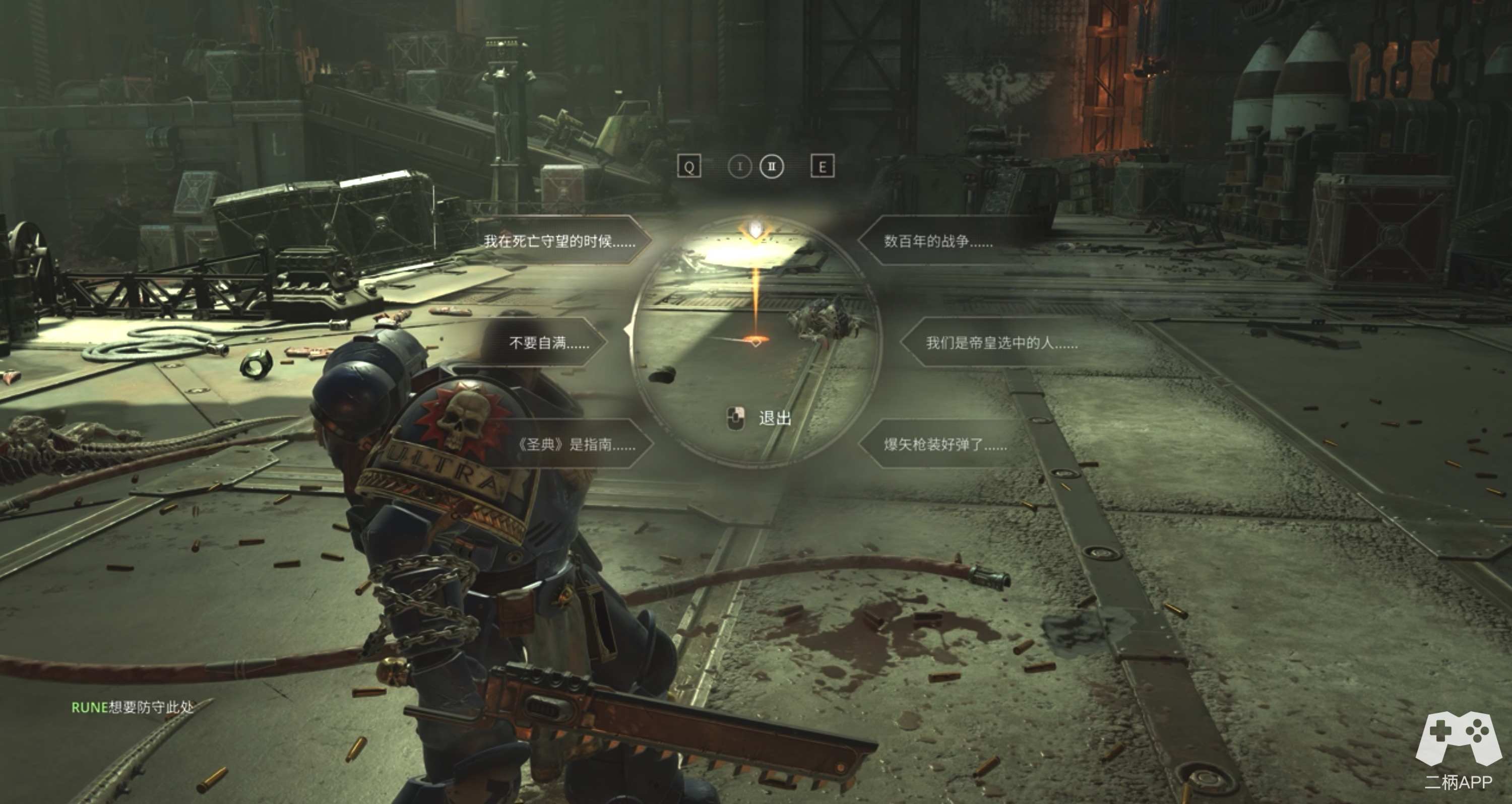
Task: Pick the "不要自满......" wheel entry
Action: [x=549, y=342]
